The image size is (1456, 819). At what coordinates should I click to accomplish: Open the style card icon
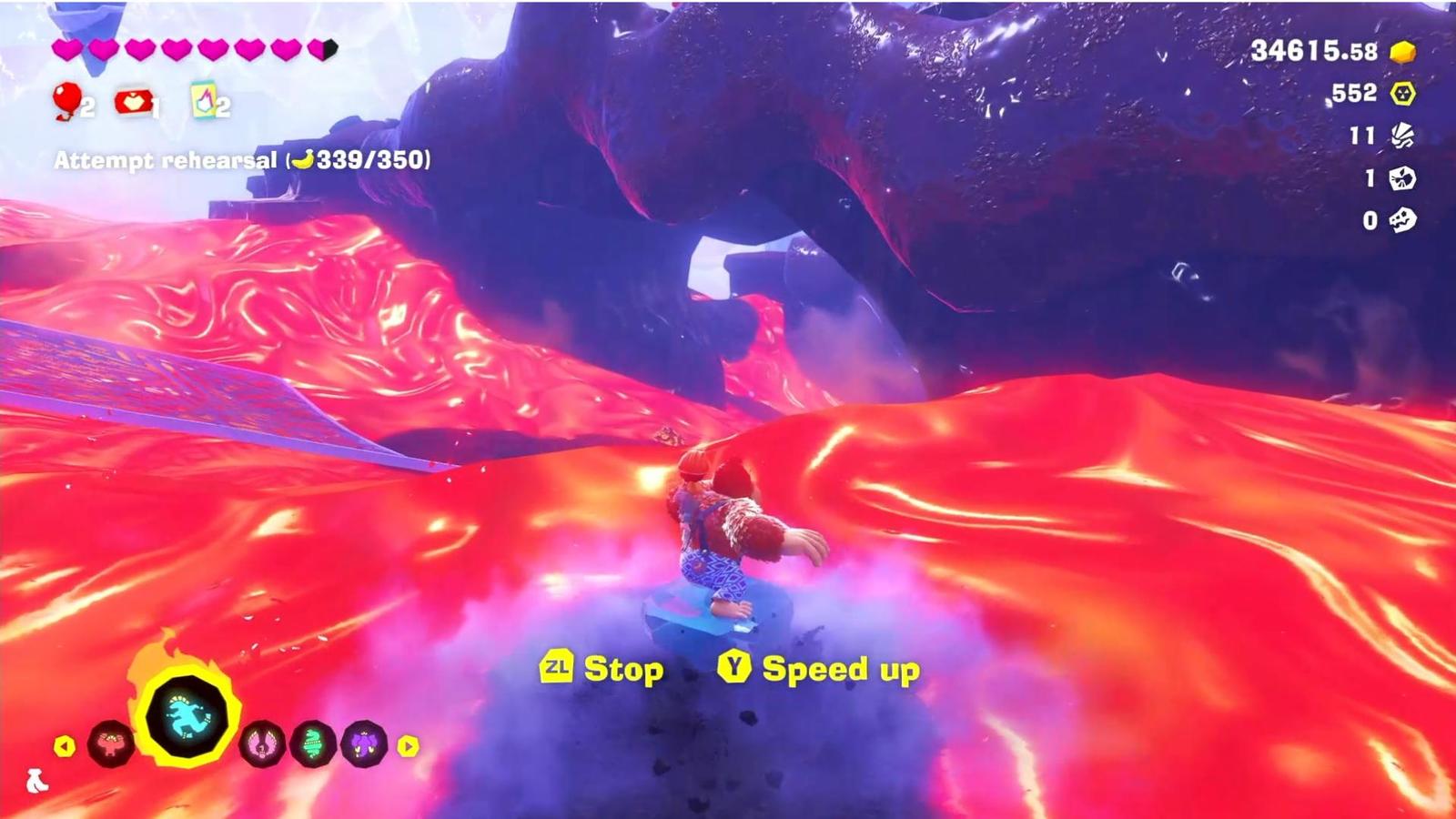click(x=203, y=98)
